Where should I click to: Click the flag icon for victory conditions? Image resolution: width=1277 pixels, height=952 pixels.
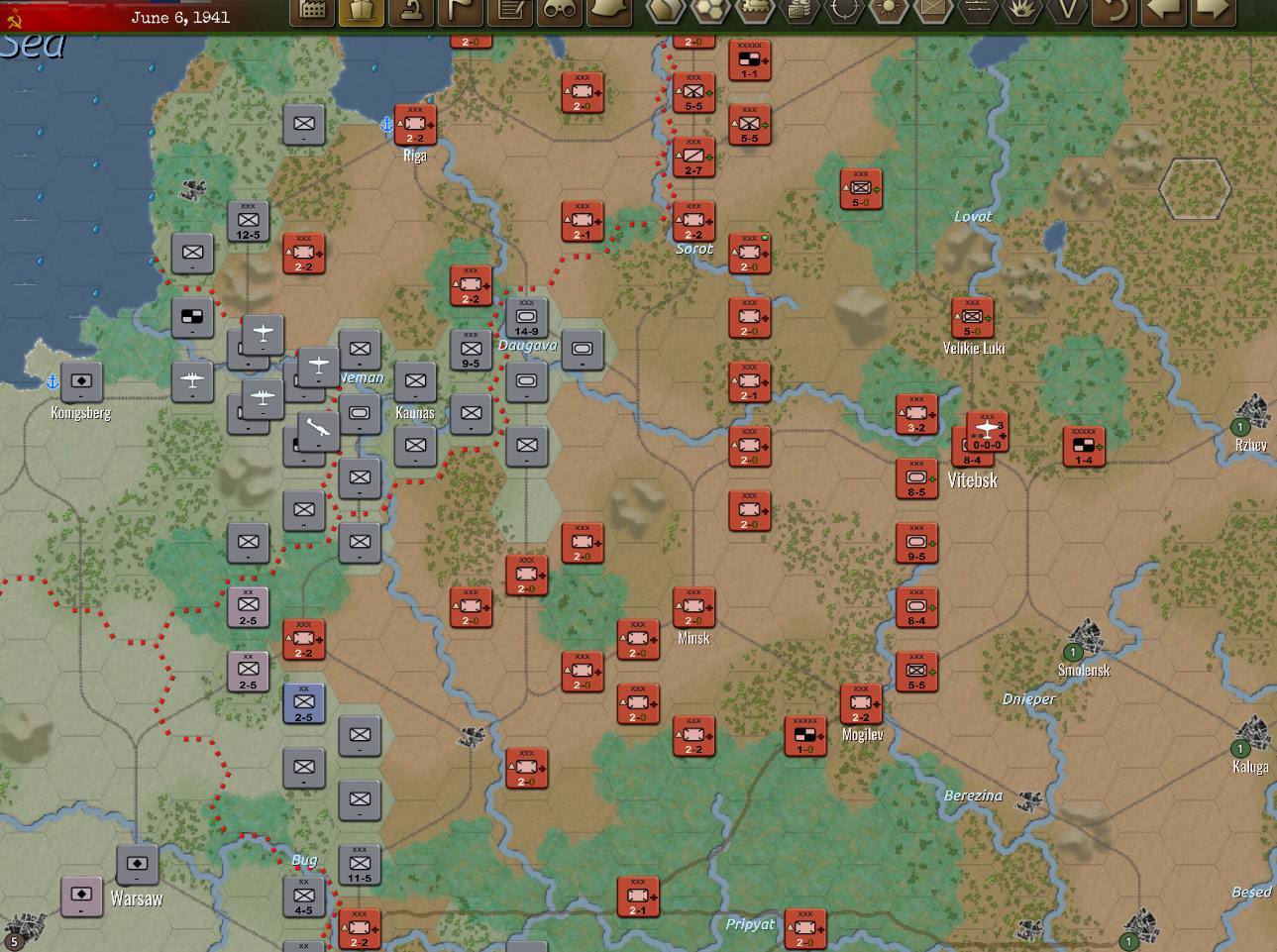[x=459, y=13]
